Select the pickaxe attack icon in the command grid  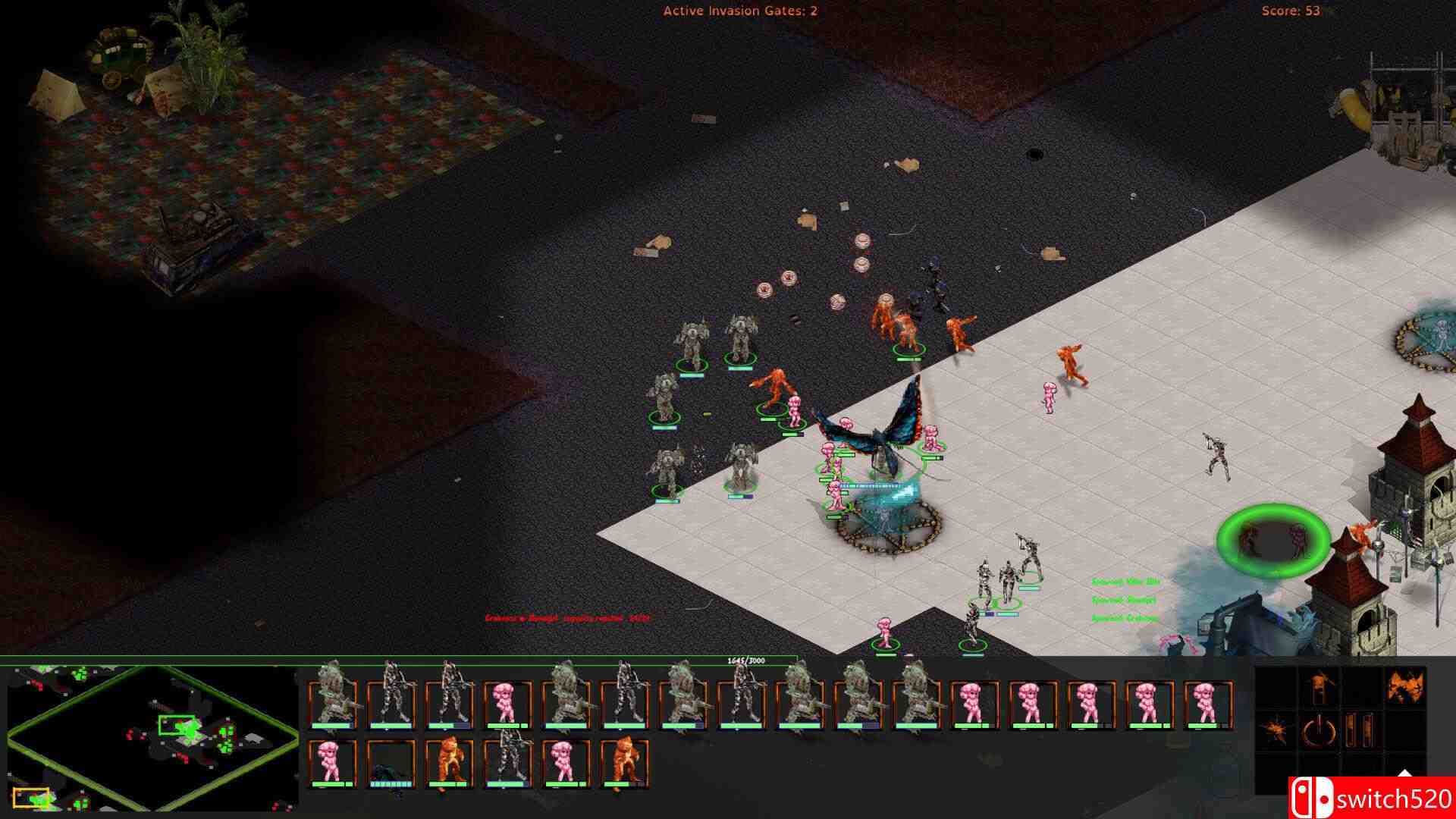1321,685
